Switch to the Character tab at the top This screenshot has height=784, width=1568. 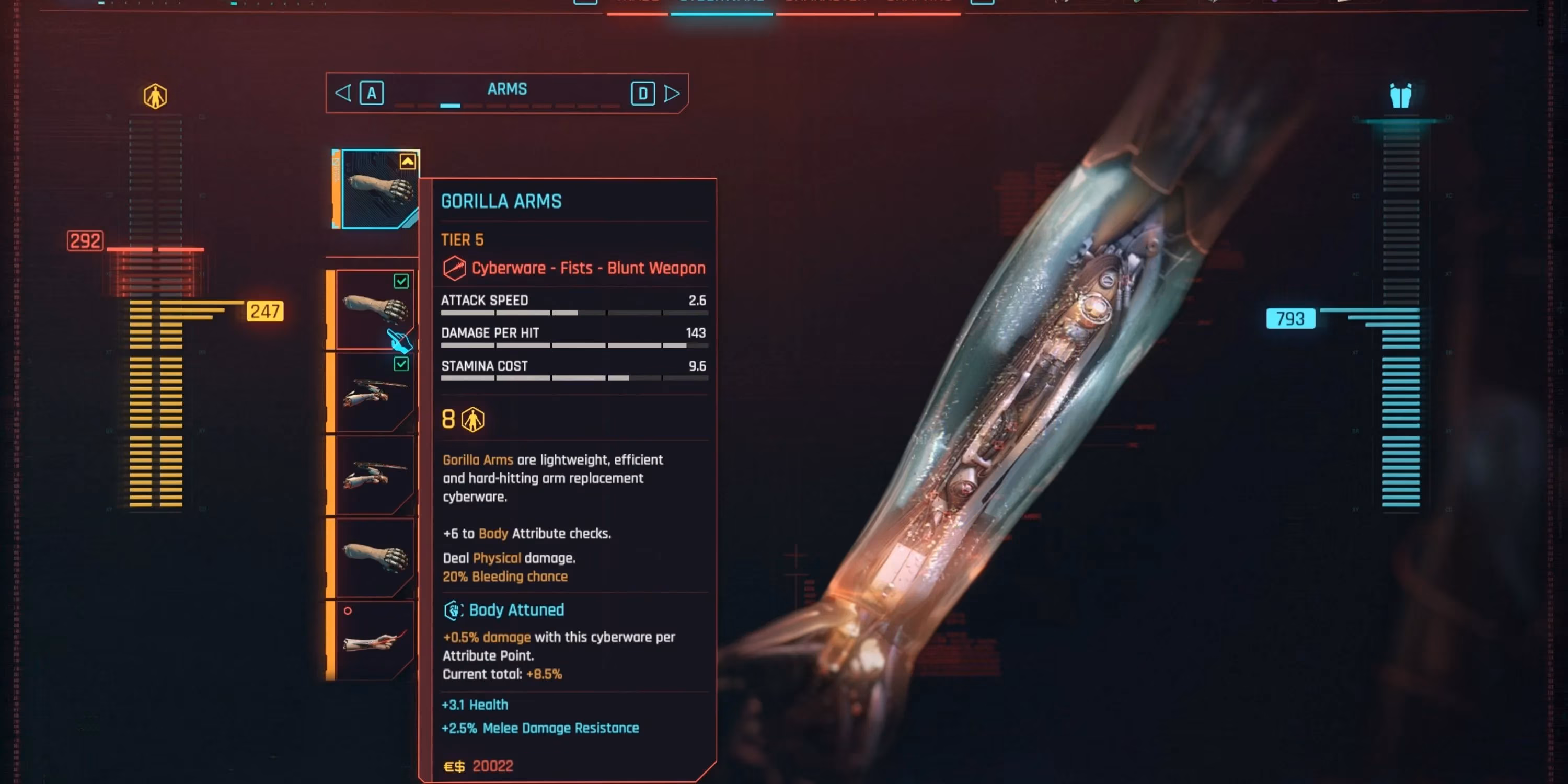pos(825,3)
